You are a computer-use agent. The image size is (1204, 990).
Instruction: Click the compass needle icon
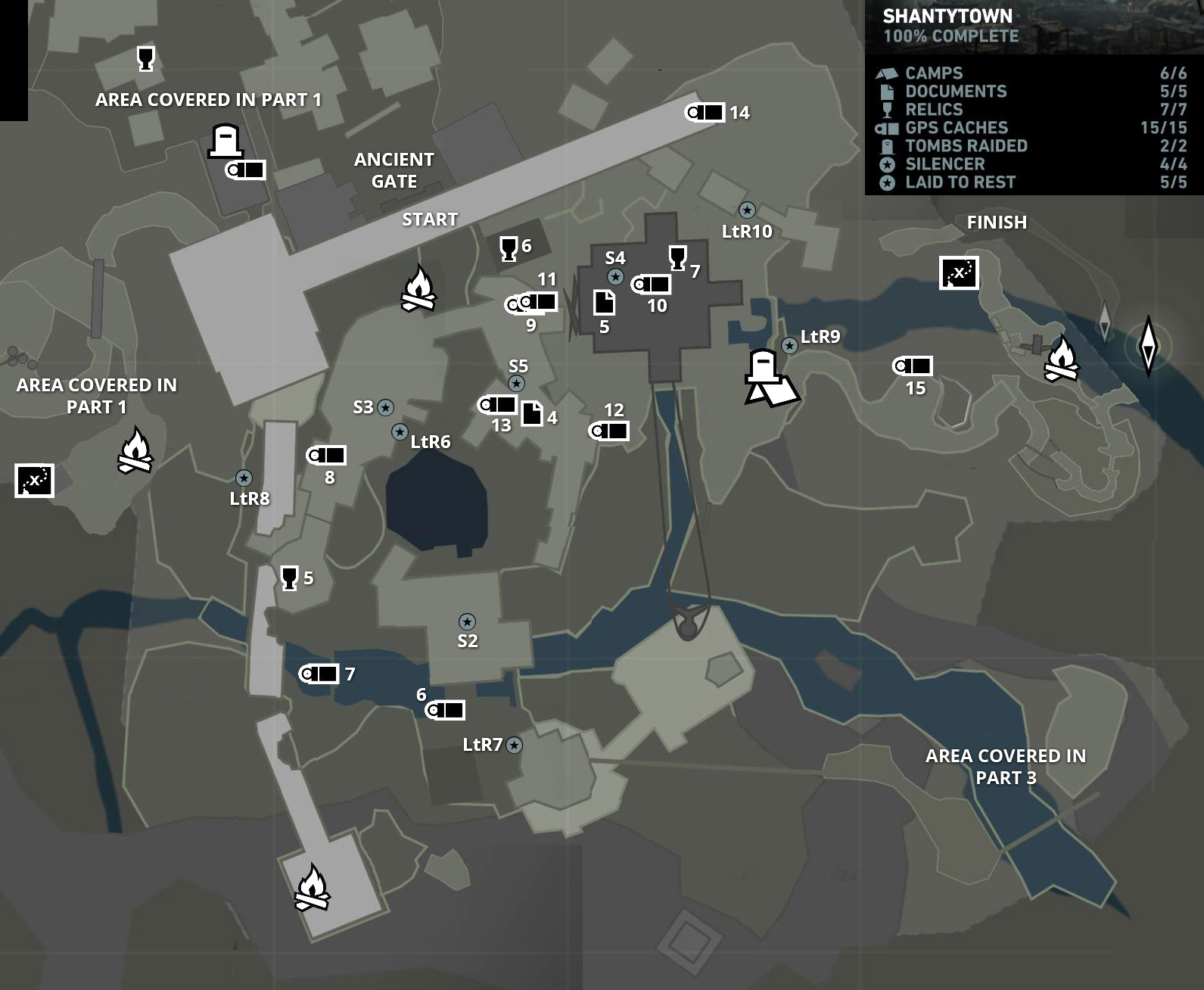tap(1148, 345)
